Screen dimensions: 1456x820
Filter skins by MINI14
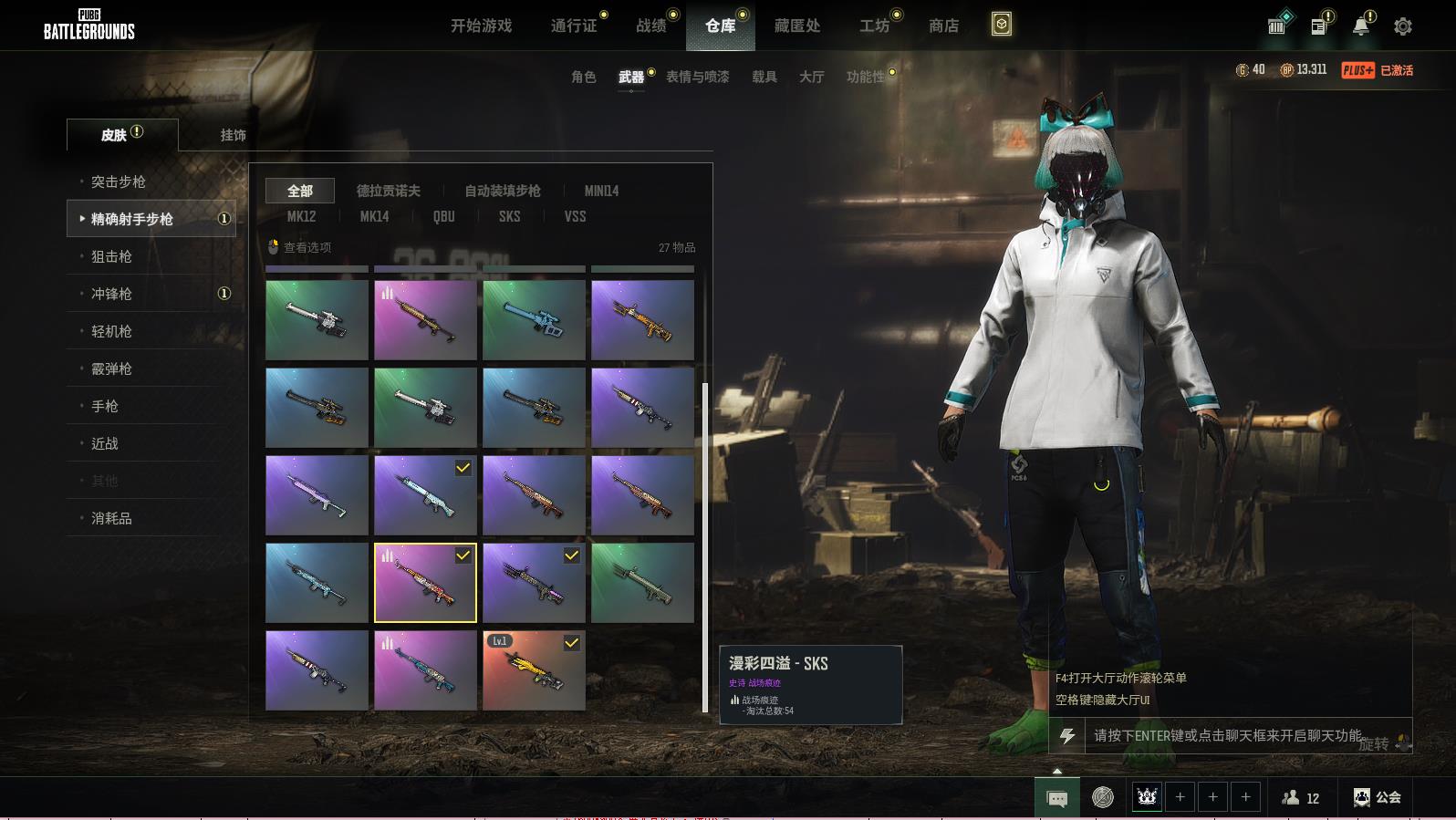[601, 191]
